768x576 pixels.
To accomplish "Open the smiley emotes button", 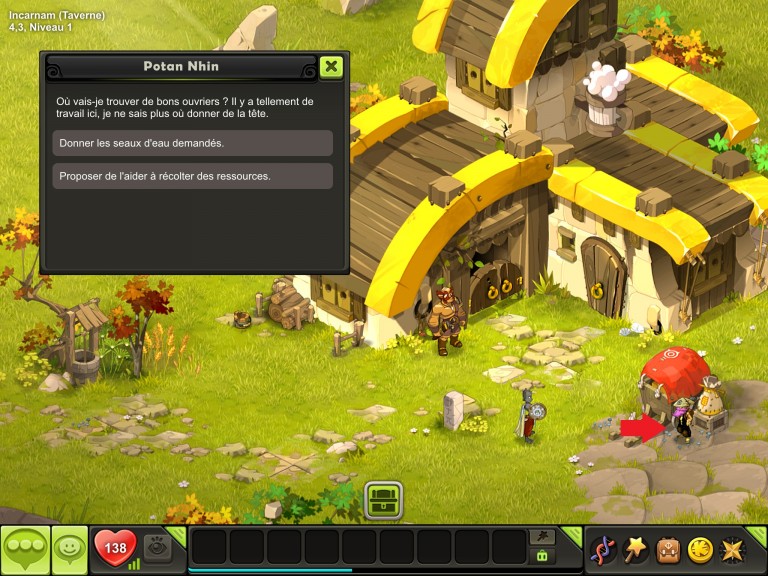I will [68, 549].
